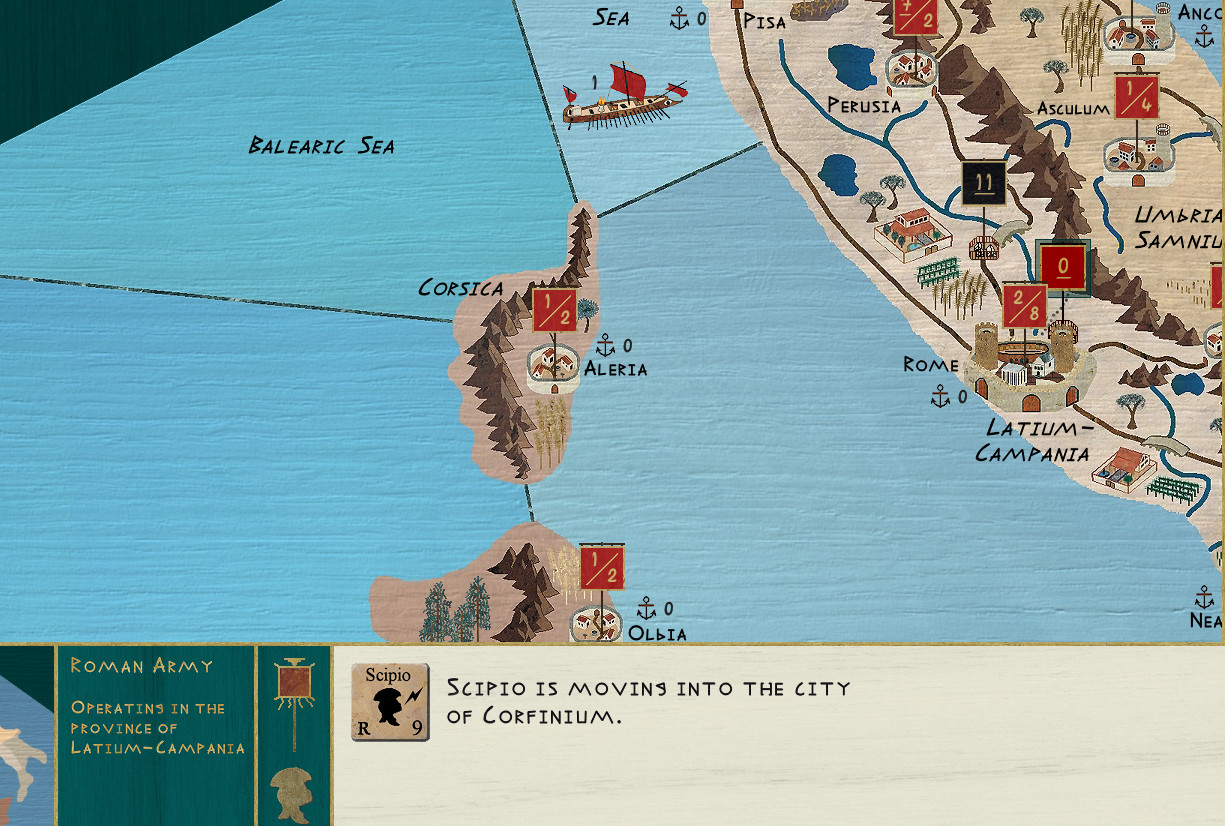The width and height of the screenshot is (1225, 826).
Task: Select the highlighted red 0 banner
Action: tap(1062, 268)
